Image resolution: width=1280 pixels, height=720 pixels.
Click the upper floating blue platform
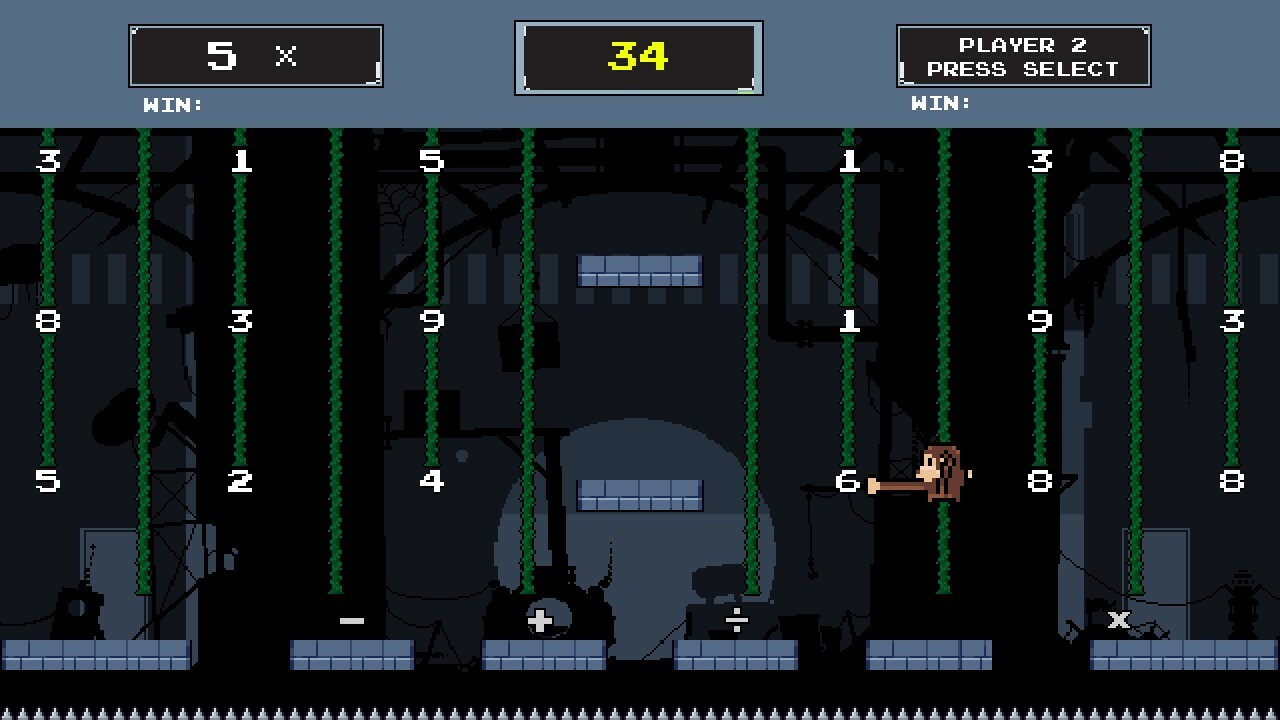click(x=640, y=270)
